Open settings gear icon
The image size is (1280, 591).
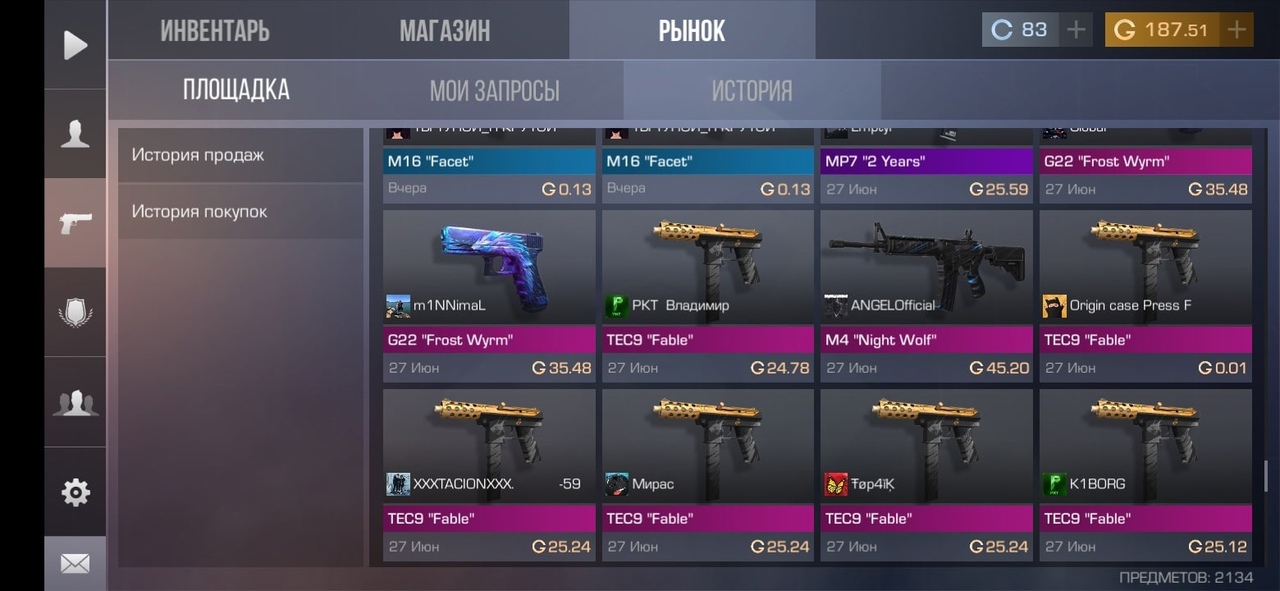pyautogui.click(x=75, y=492)
